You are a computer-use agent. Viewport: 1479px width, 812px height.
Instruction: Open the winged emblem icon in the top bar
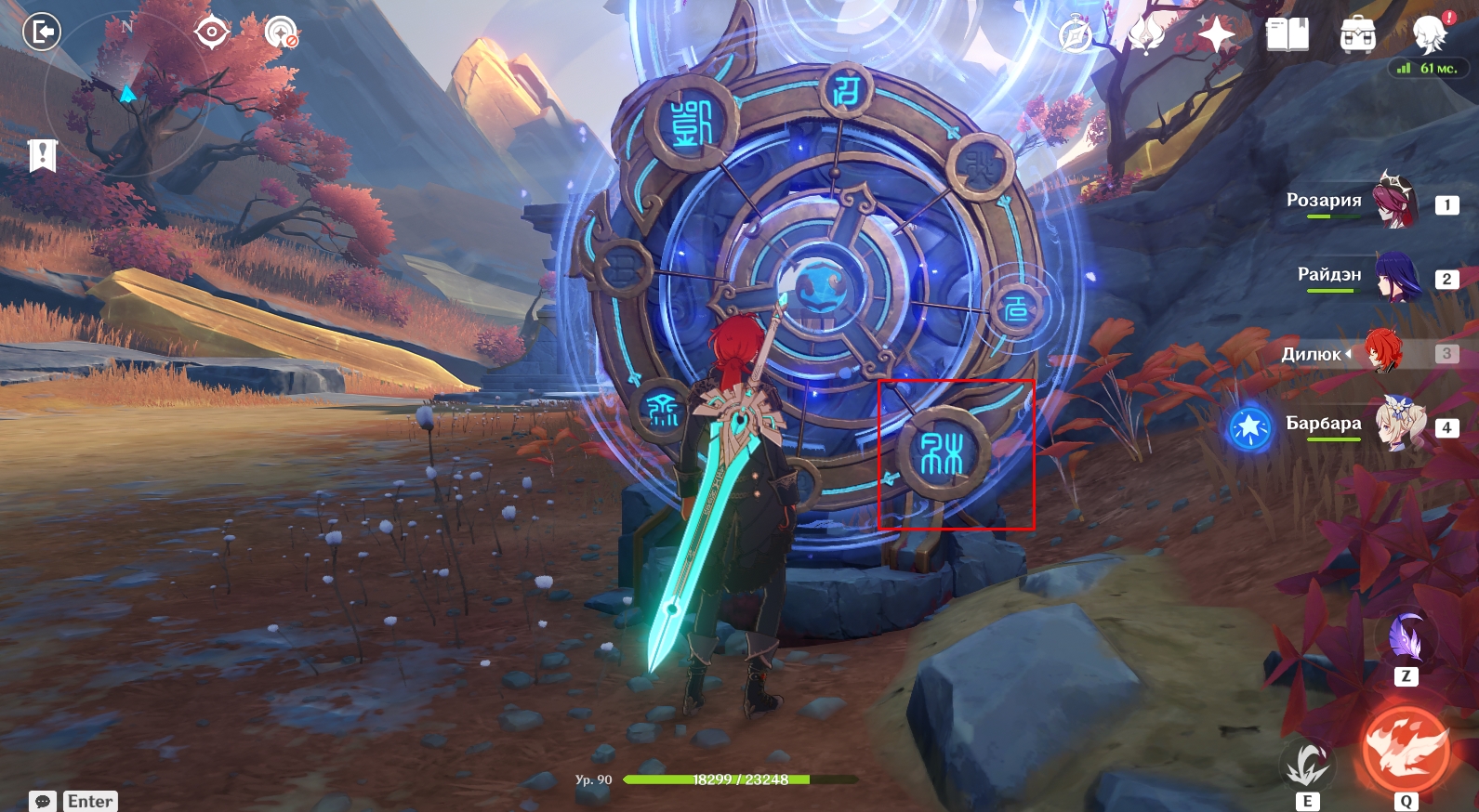[1146, 35]
